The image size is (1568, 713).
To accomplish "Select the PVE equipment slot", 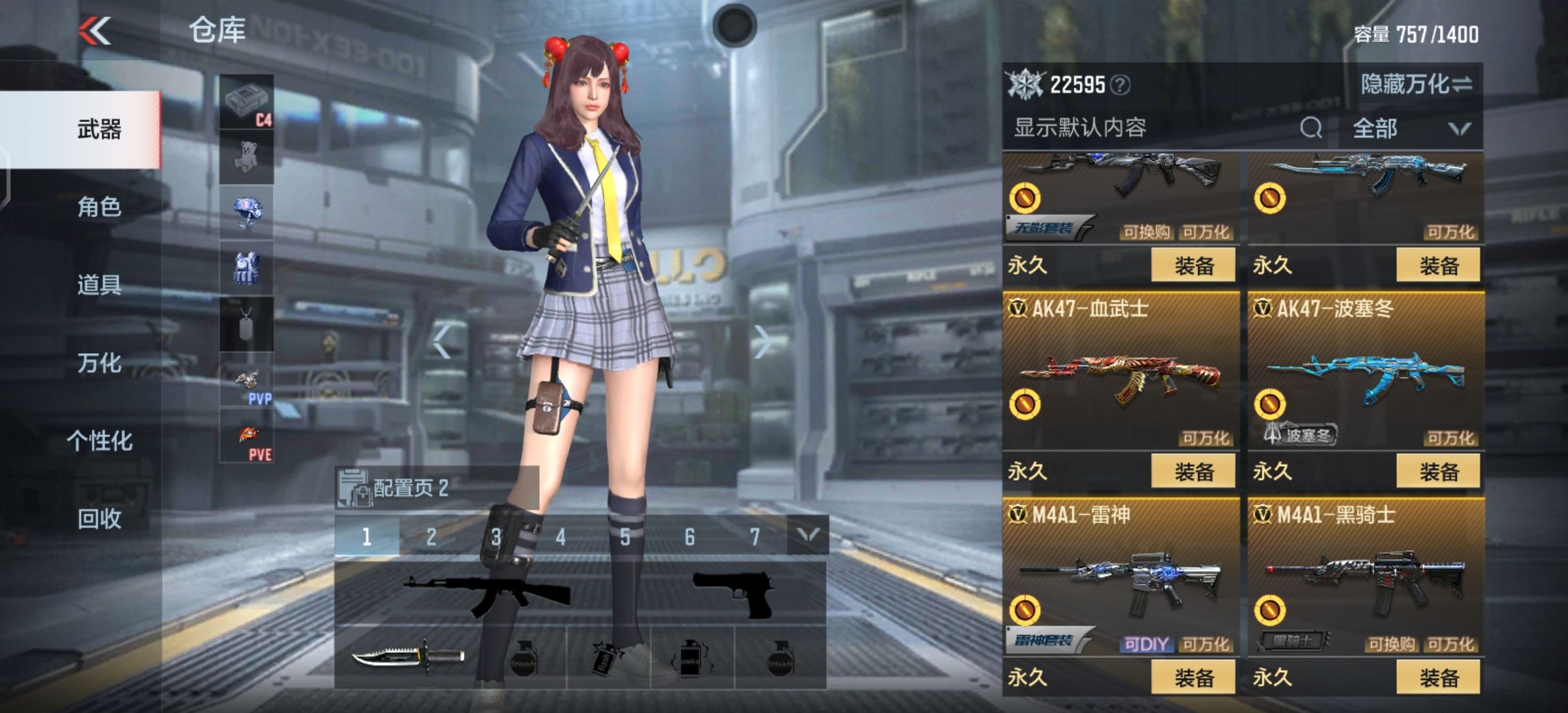I will (x=246, y=436).
